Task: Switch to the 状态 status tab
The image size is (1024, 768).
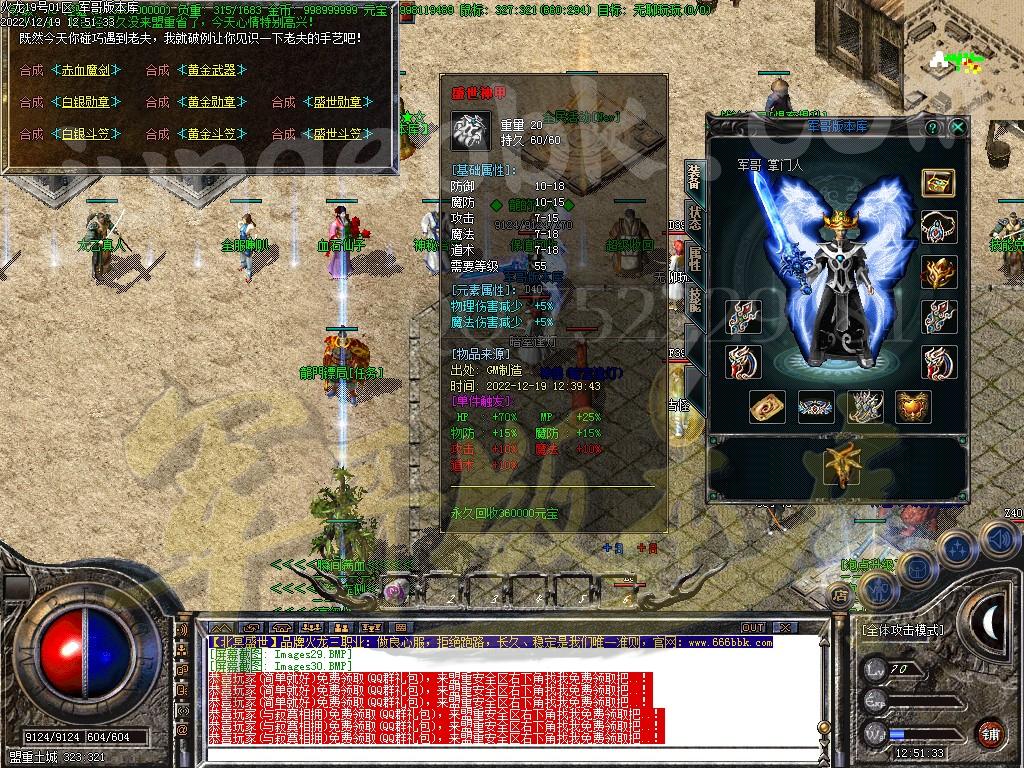Action: coord(694,221)
